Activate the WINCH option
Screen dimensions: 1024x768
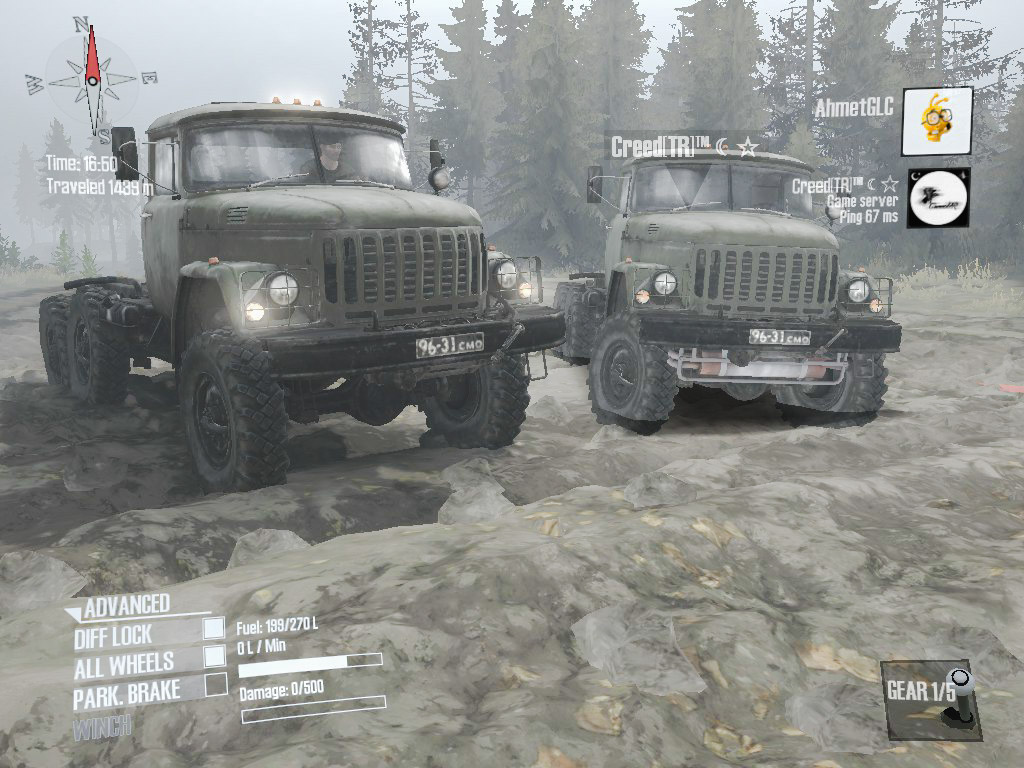(102, 727)
